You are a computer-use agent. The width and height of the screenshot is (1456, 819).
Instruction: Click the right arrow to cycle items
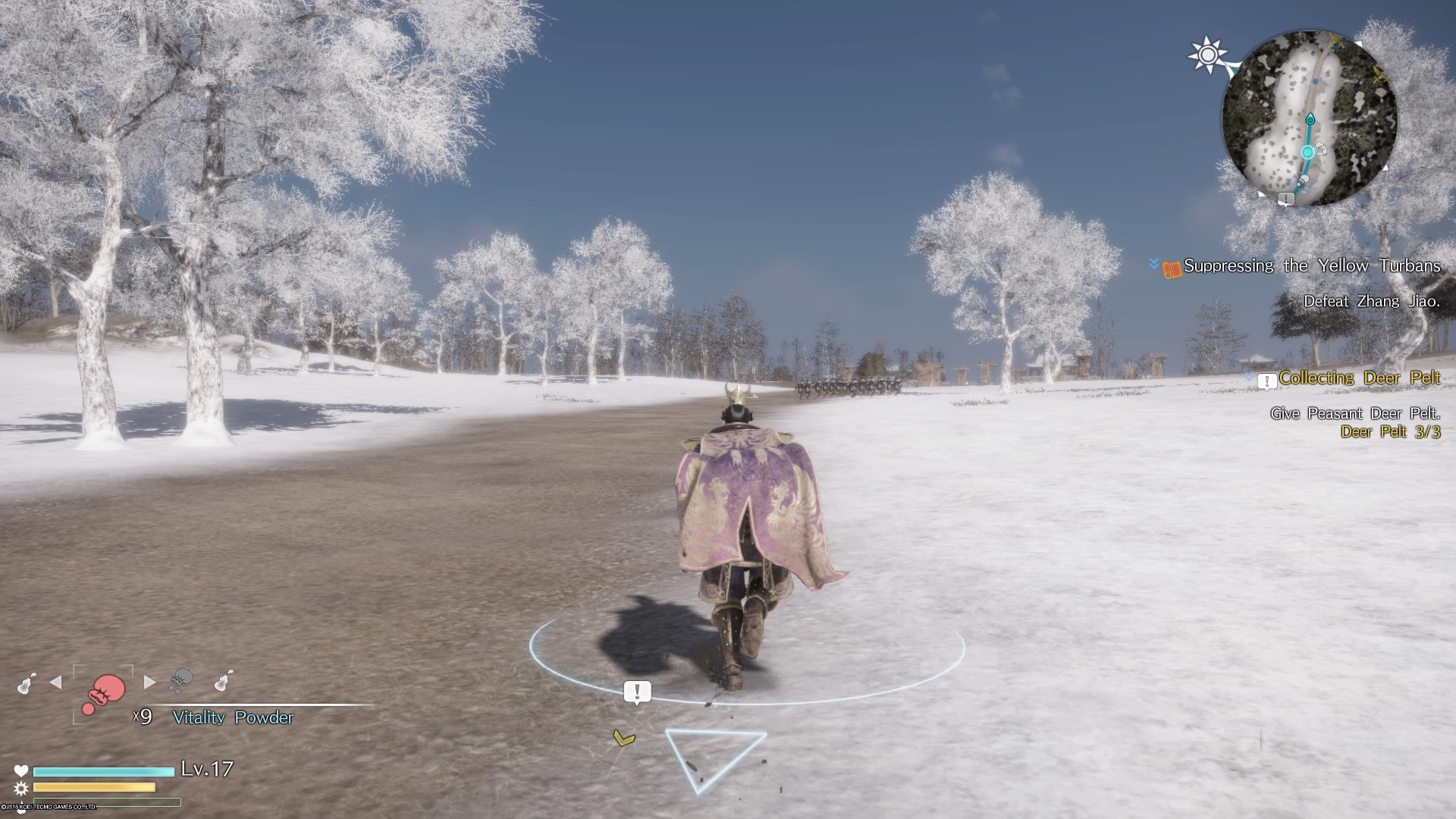click(x=149, y=681)
